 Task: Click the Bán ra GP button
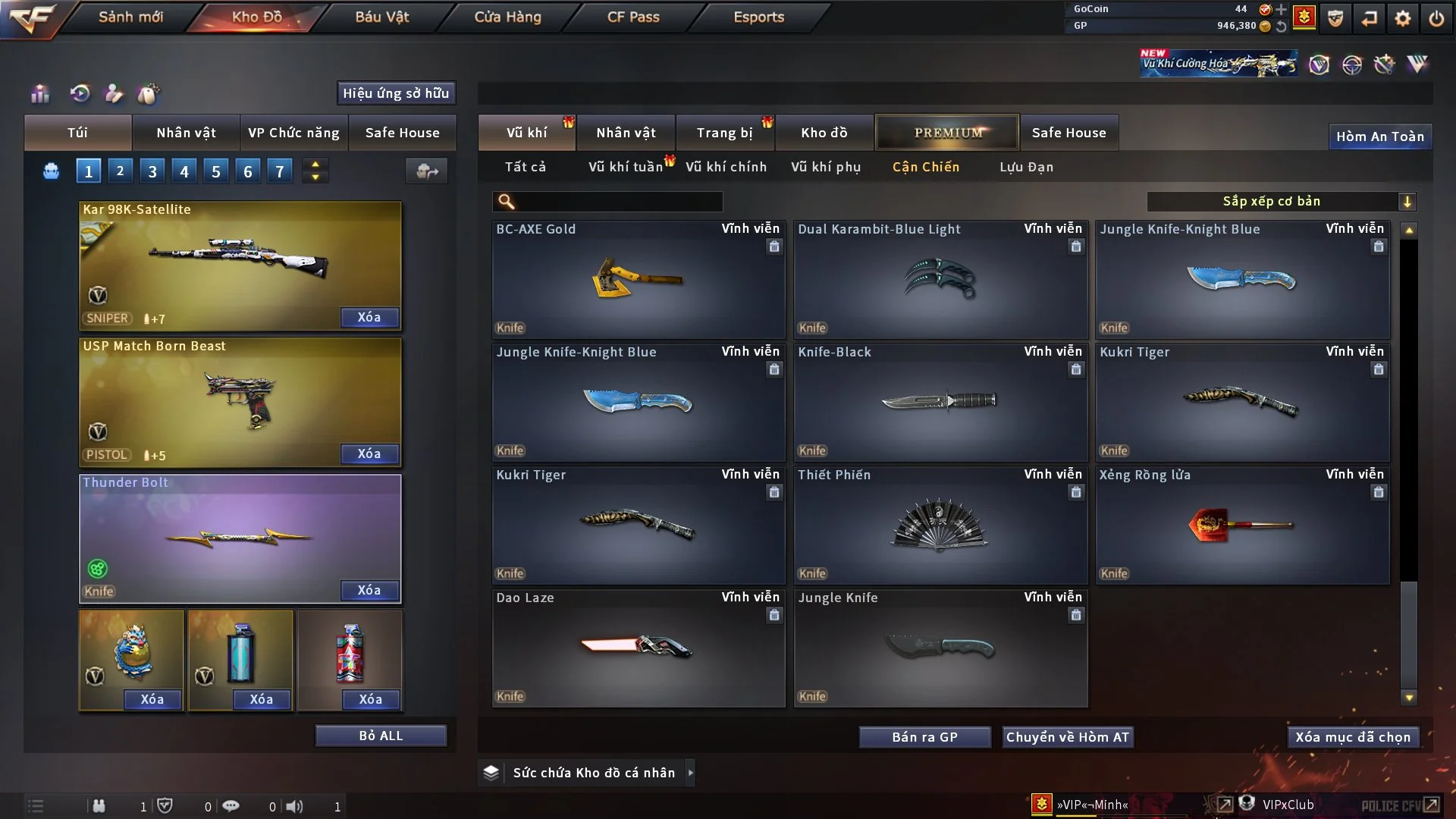pos(924,737)
